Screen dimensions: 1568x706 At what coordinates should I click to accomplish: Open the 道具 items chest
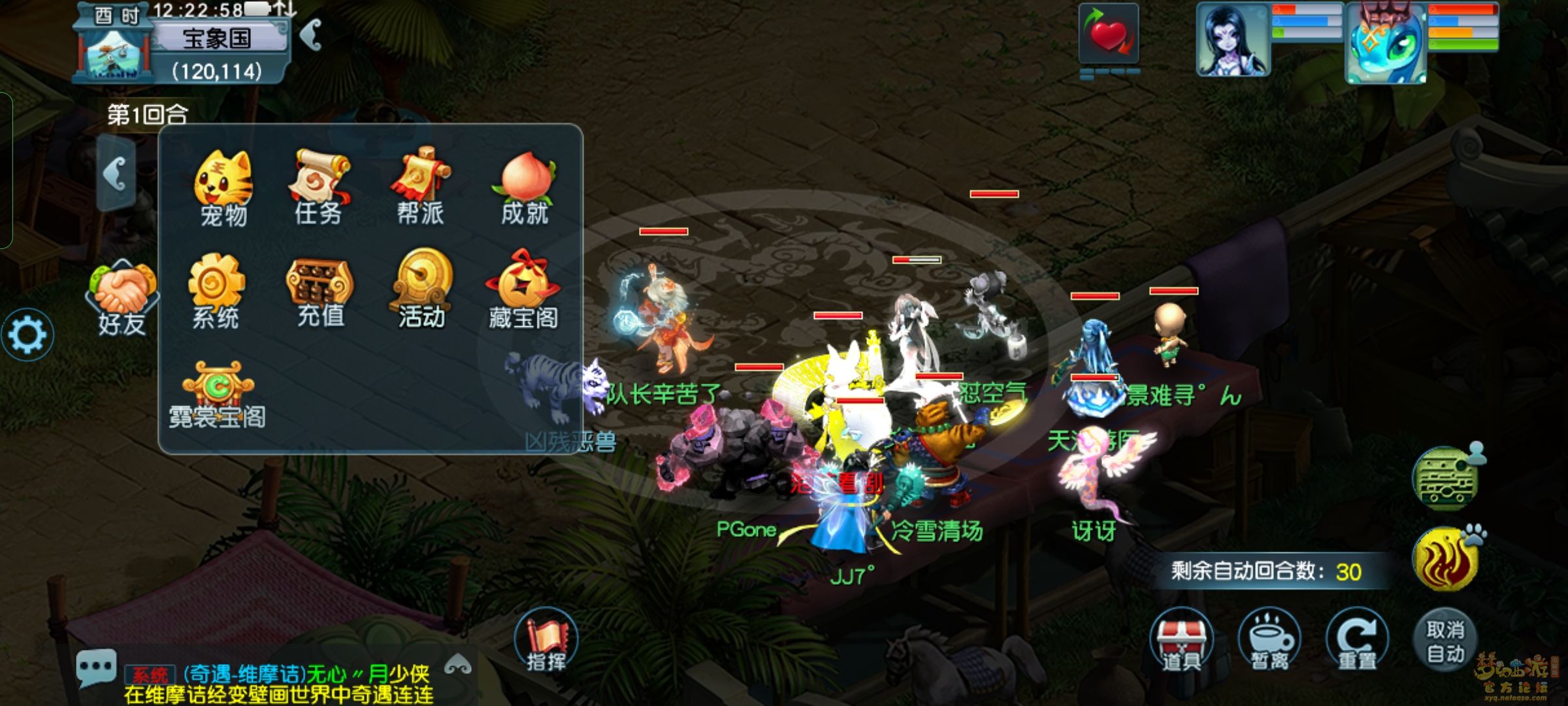tap(1181, 641)
